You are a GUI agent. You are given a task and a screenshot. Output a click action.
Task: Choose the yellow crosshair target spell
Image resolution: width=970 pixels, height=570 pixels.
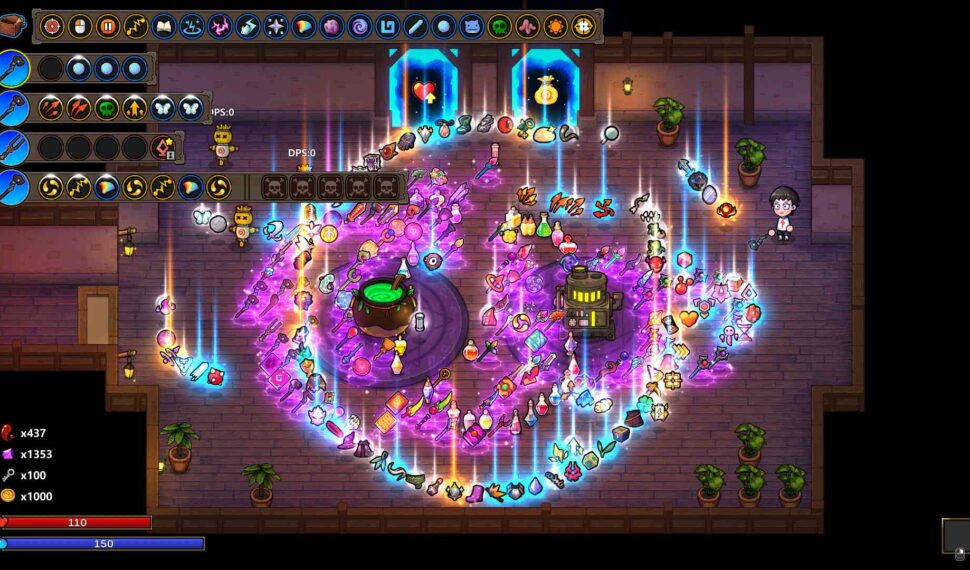pyautogui.click(x=583, y=26)
